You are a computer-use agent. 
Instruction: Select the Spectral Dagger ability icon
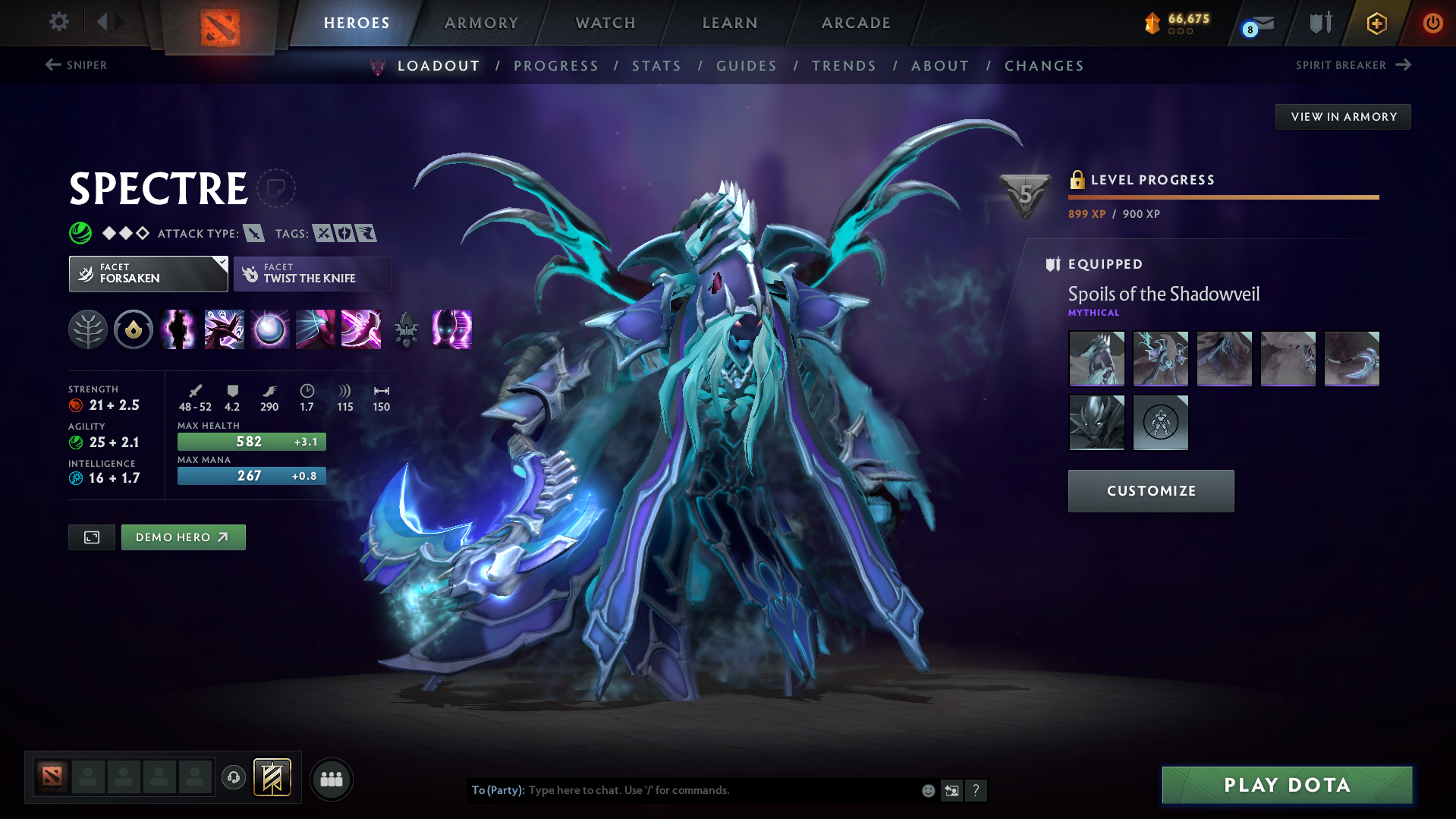[178, 329]
